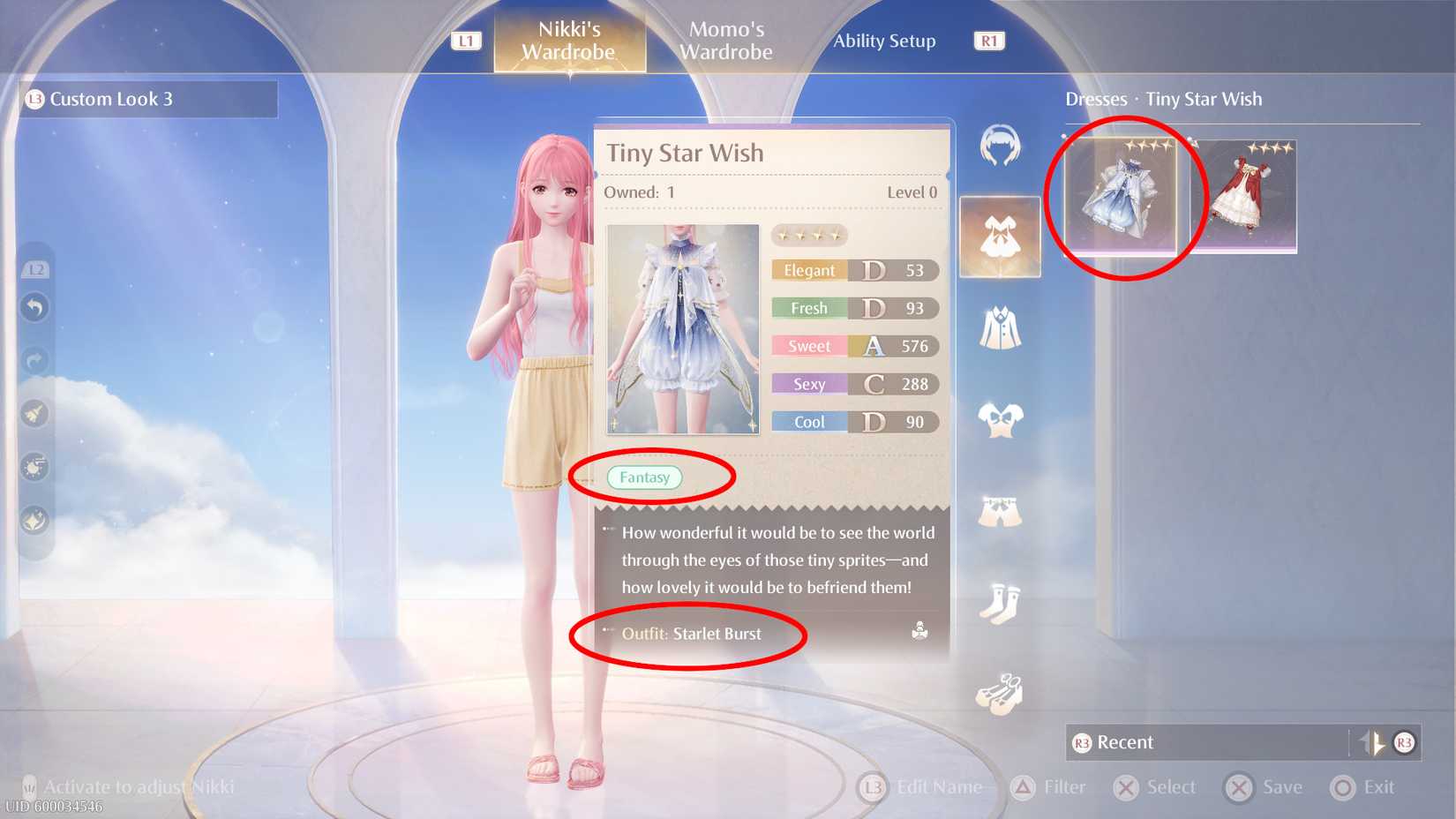Open the socks category icon
1456x819 pixels.
1000,602
